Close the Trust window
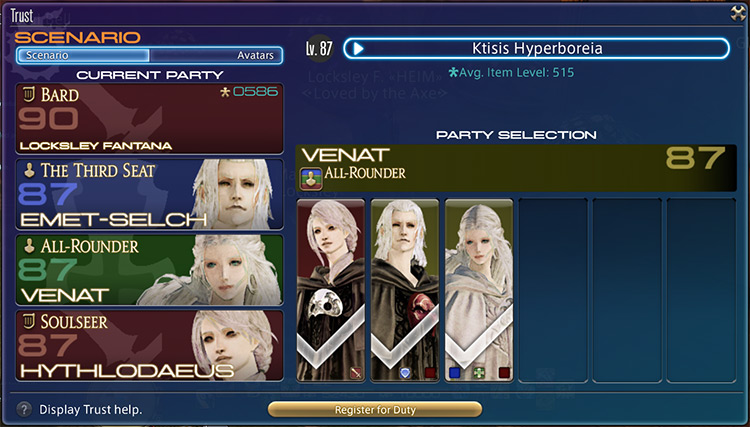The height and width of the screenshot is (427, 750). tap(738, 12)
